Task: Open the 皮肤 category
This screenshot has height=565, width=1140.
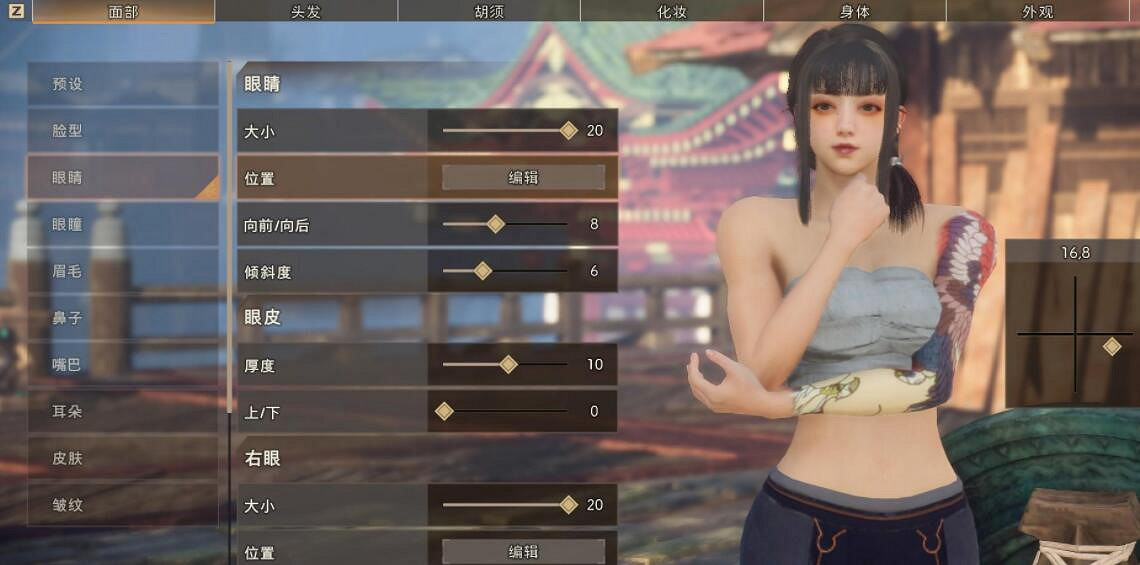Action: (122, 458)
